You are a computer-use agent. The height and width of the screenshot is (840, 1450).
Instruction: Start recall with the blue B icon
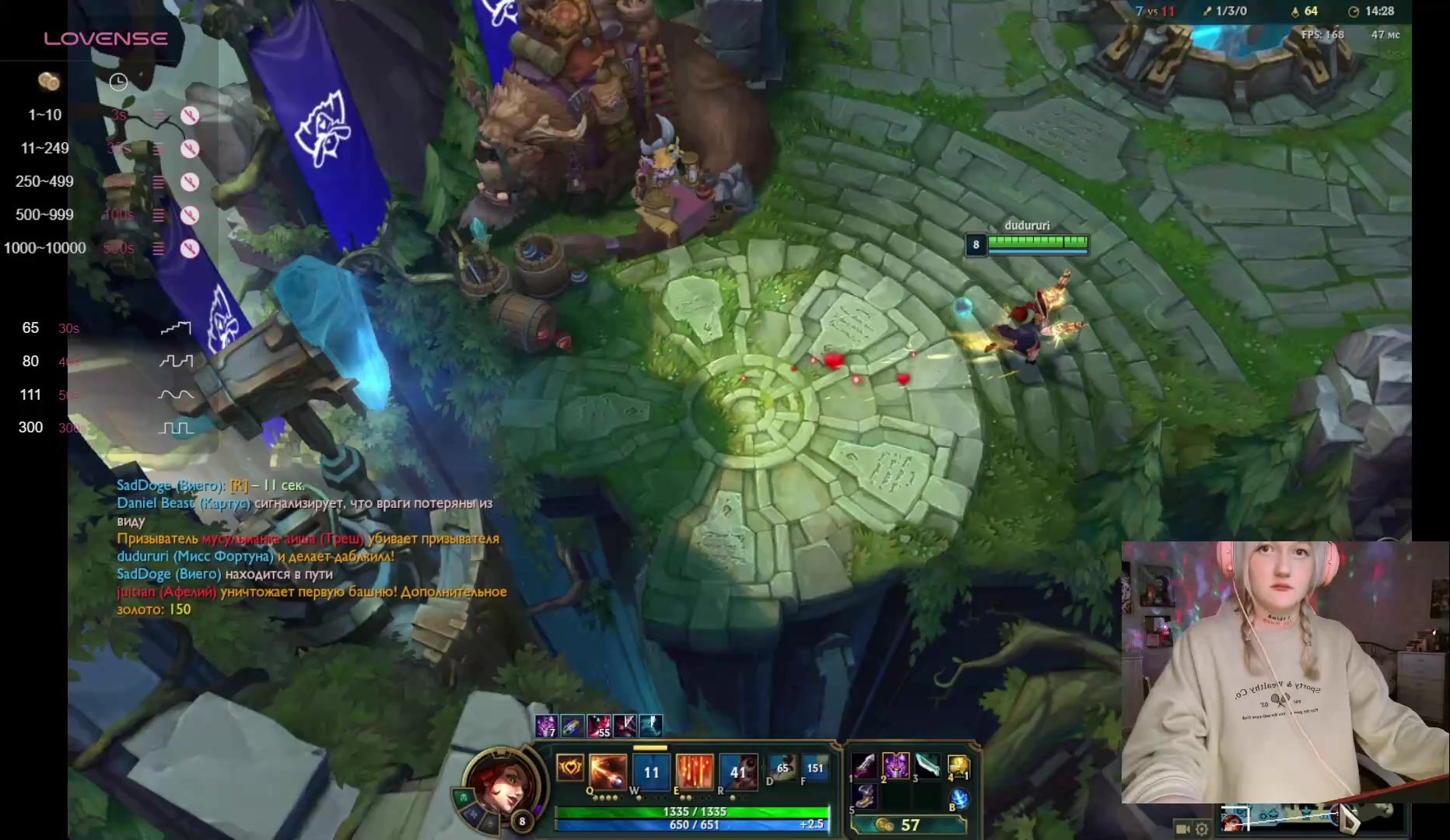(x=959, y=799)
